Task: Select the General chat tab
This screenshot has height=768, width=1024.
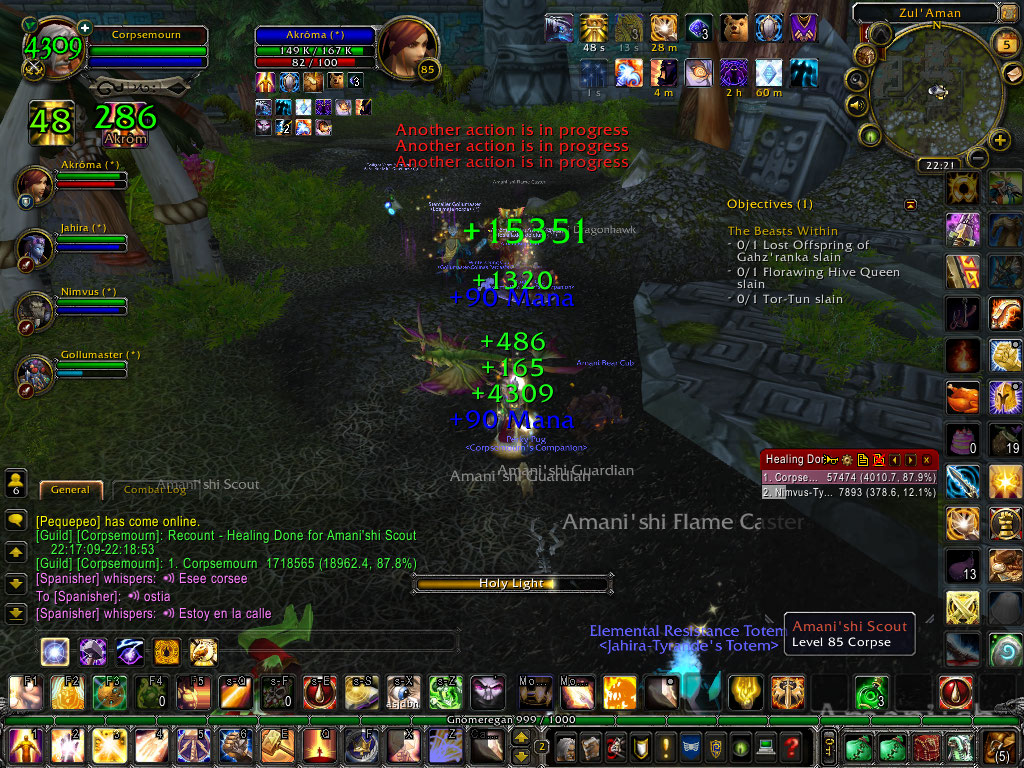Action: [x=70, y=490]
